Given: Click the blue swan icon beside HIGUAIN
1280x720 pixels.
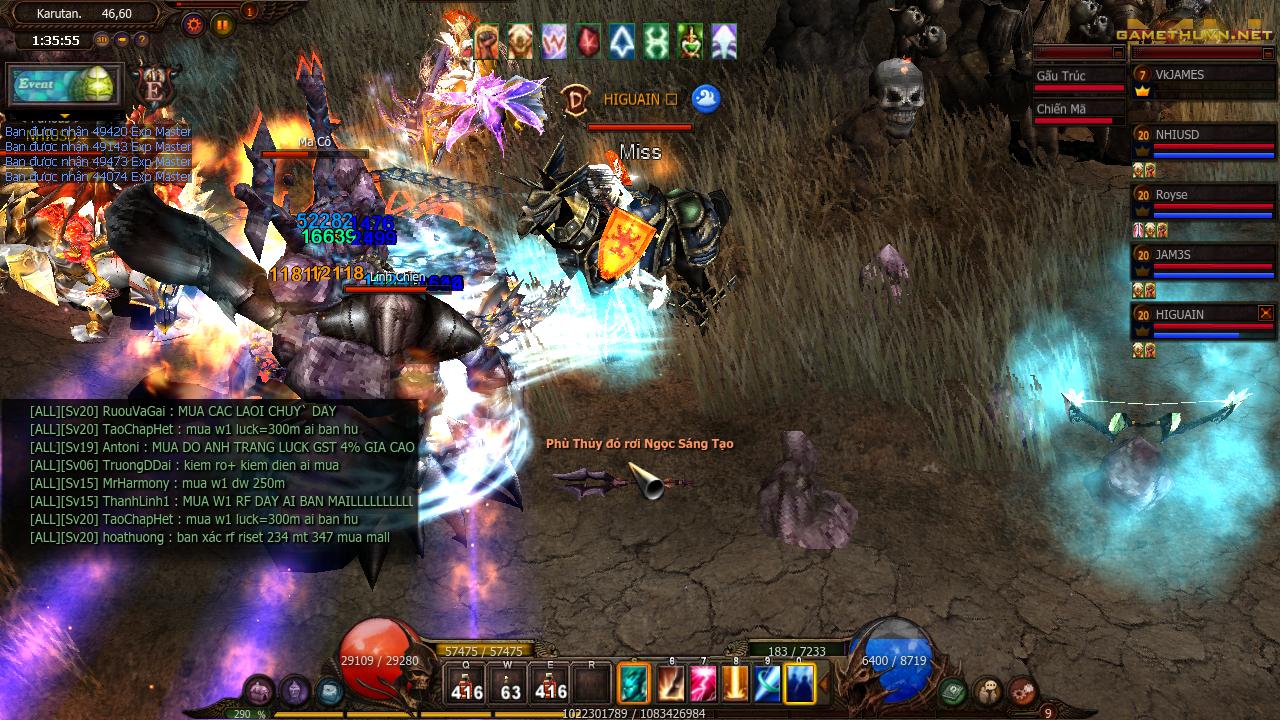Looking at the screenshot, I should tap(706, 98).
